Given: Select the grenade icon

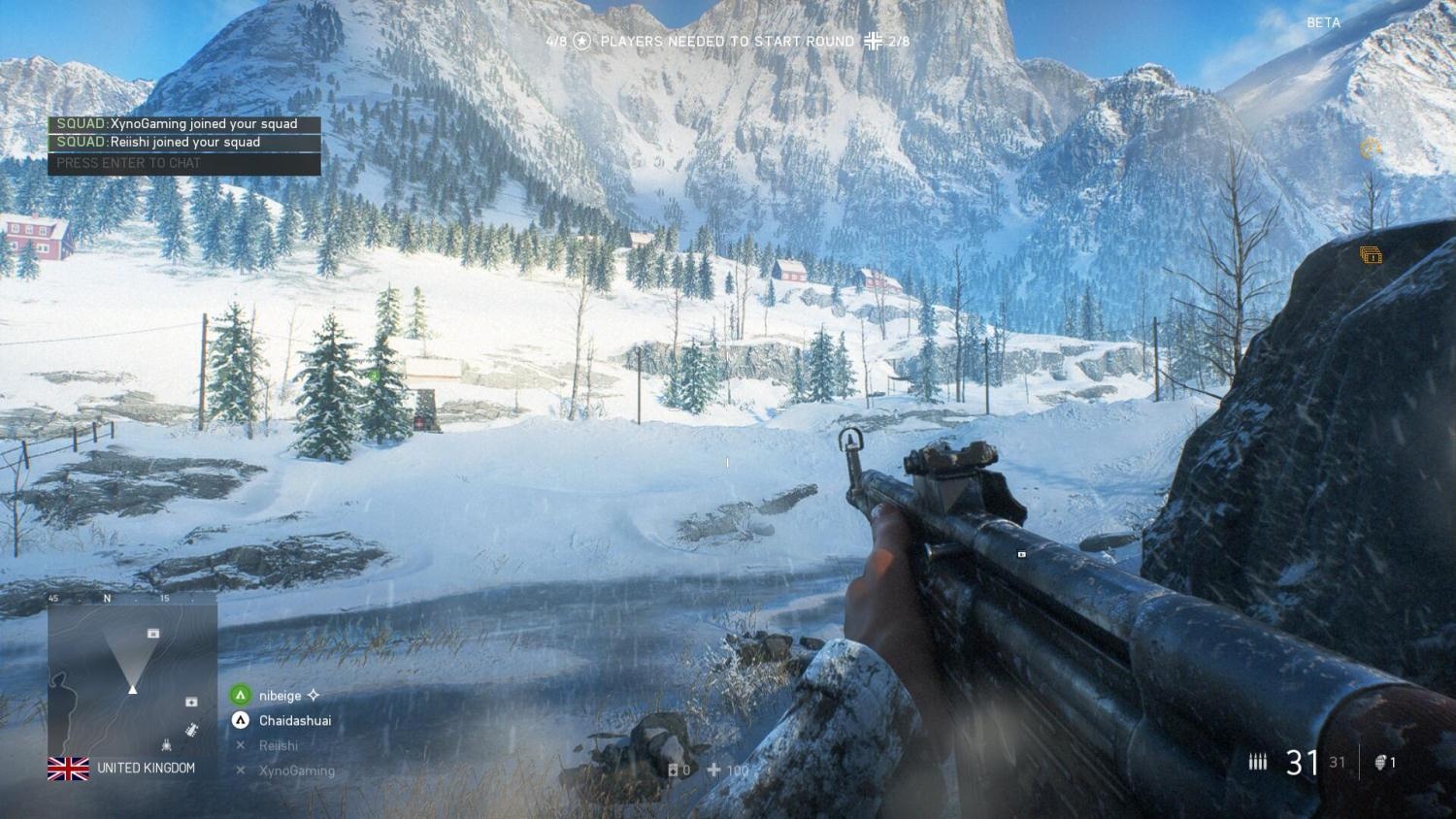Looking at the screenshot, I should click(x=1380, y=763).
